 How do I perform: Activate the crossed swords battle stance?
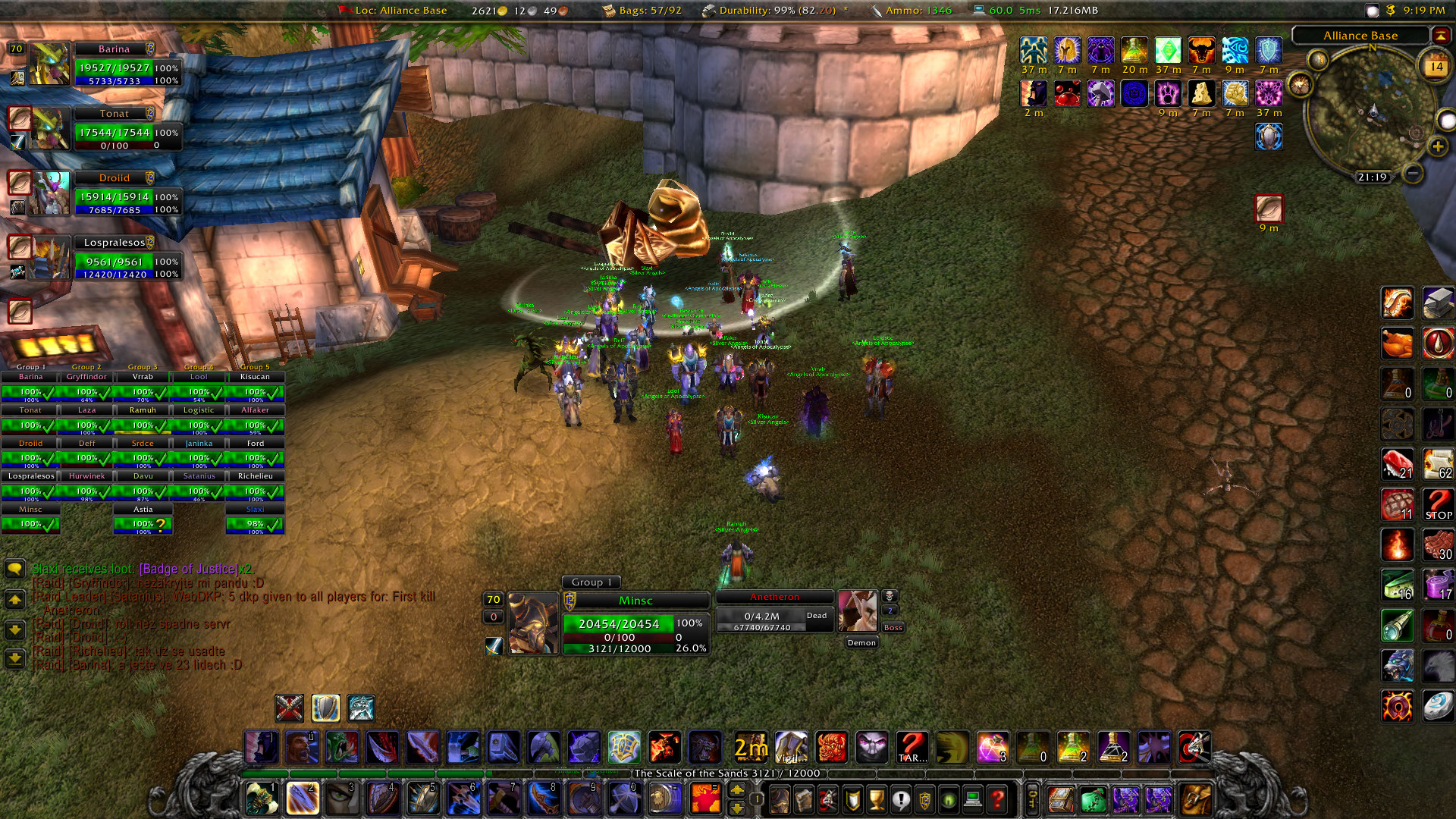[x=289, y=708]
